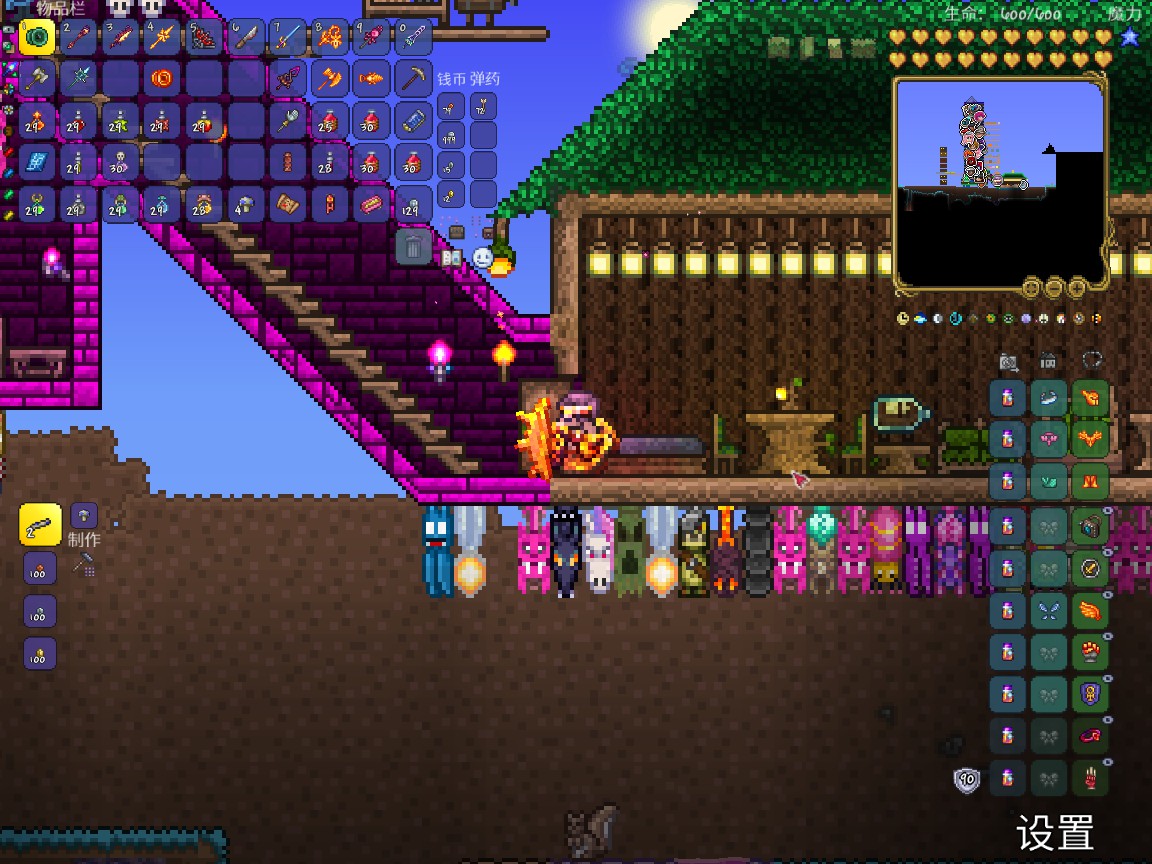1152x864 pixels.
Task: Select the yo-yo in hotbar slot 1
Action: [37, 38]
